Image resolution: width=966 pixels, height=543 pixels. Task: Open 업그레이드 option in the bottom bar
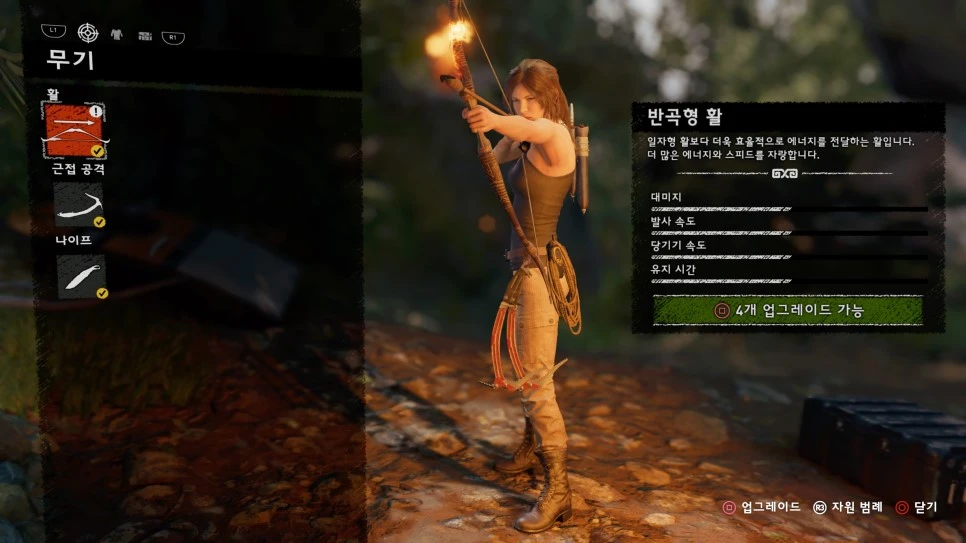pos(762,507)
